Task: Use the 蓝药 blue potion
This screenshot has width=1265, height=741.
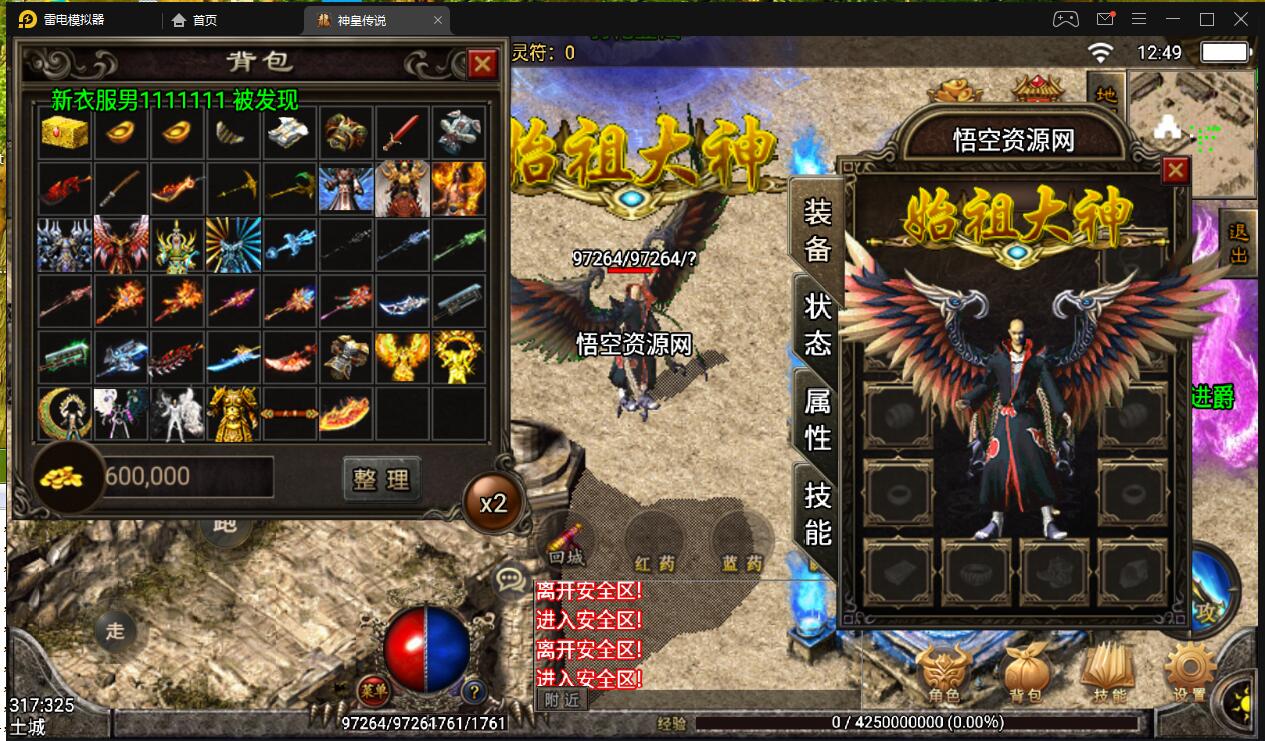Action: (x=742, y=543)
